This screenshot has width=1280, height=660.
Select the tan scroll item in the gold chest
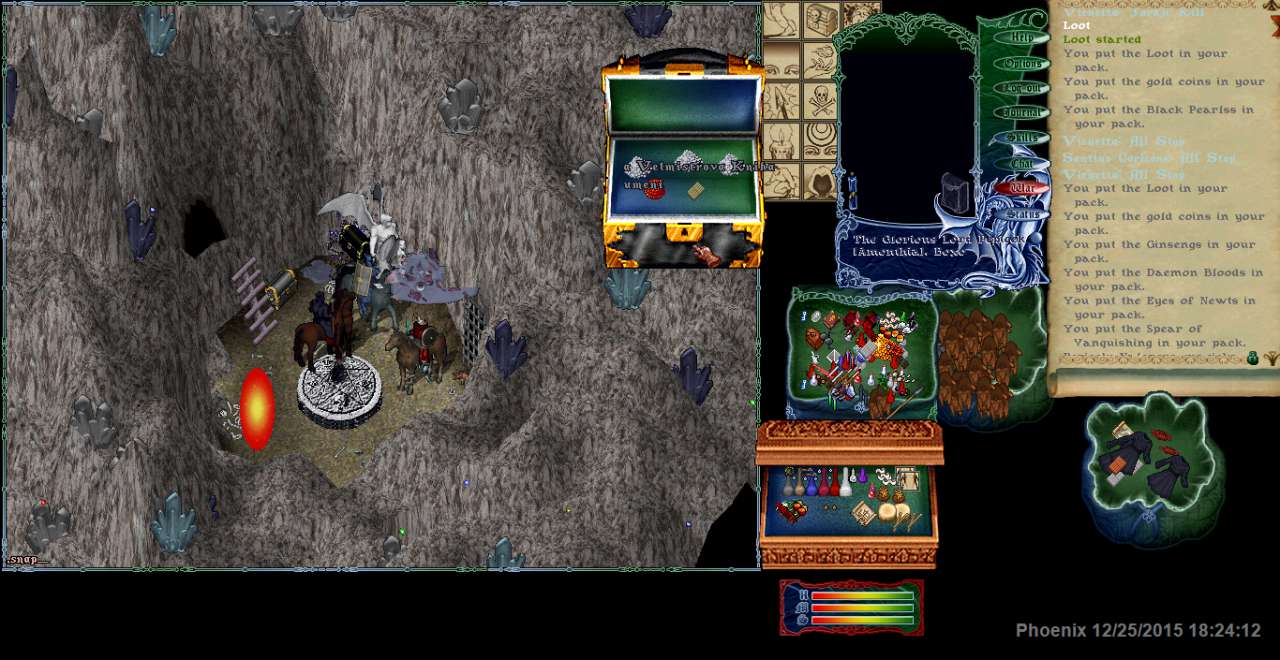pos(697,190)
